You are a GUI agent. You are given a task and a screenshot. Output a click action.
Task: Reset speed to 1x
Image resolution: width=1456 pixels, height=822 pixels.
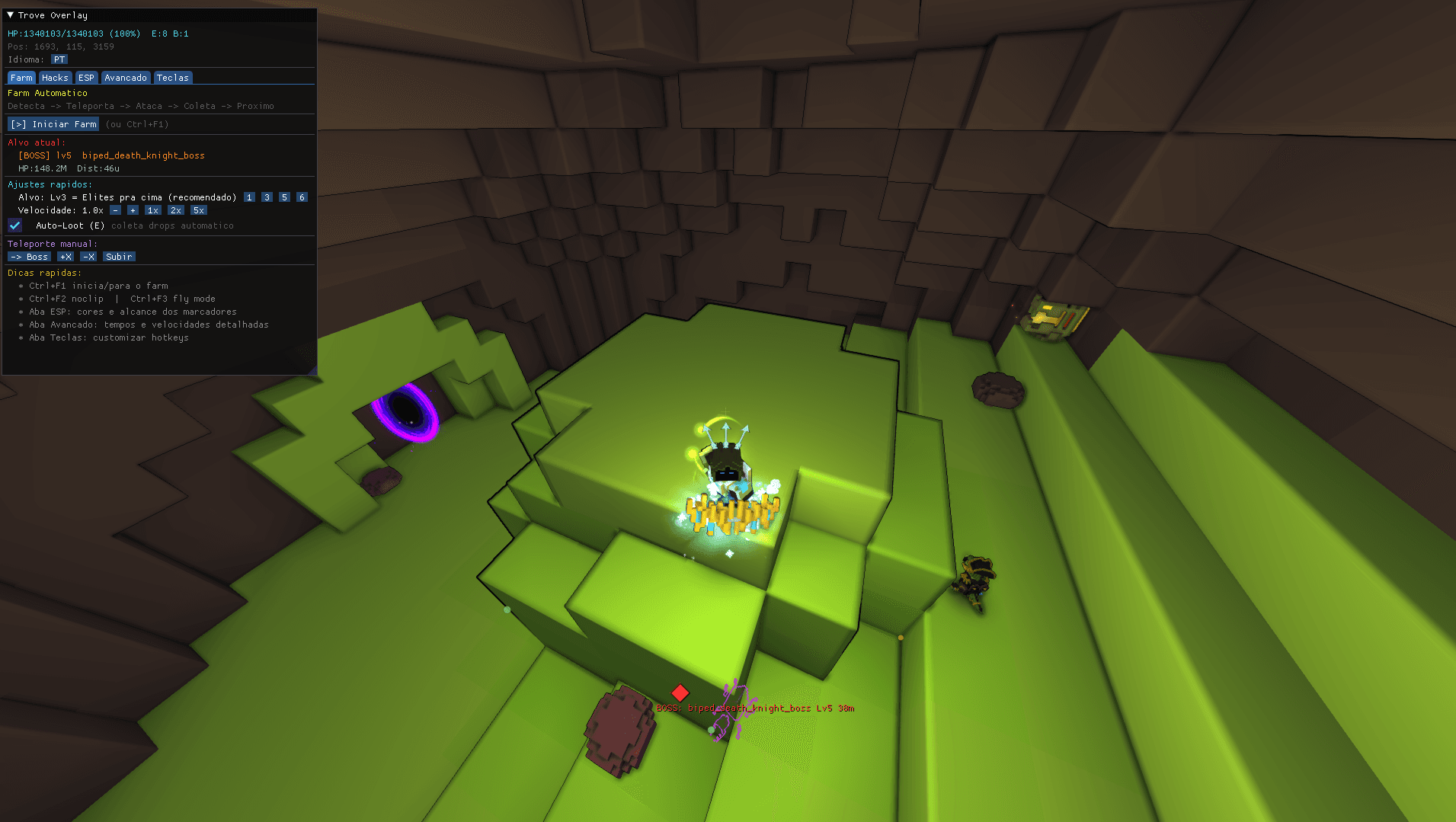[152, 209]
